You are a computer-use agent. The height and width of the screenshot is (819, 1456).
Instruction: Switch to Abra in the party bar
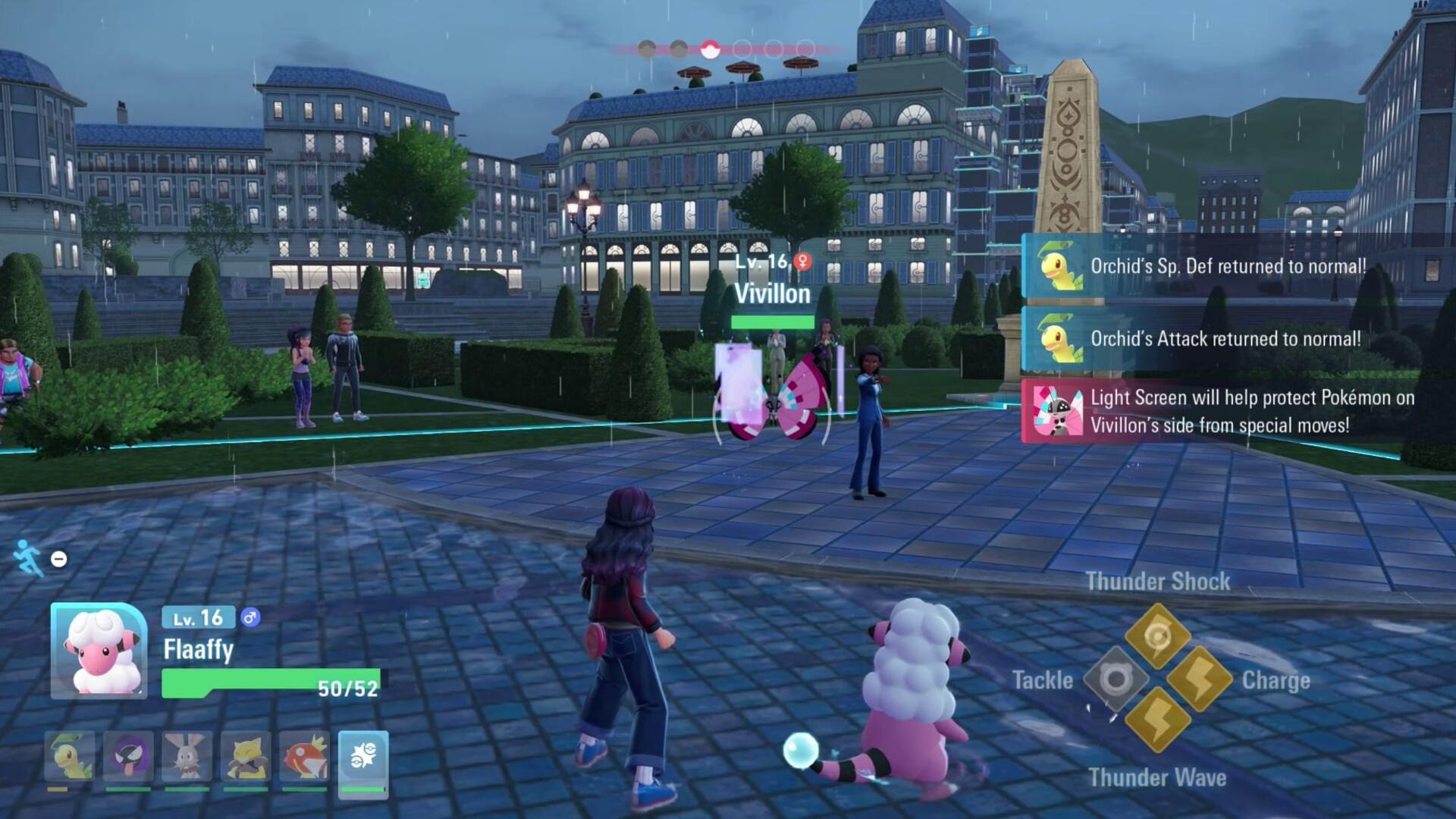[246, 756]
